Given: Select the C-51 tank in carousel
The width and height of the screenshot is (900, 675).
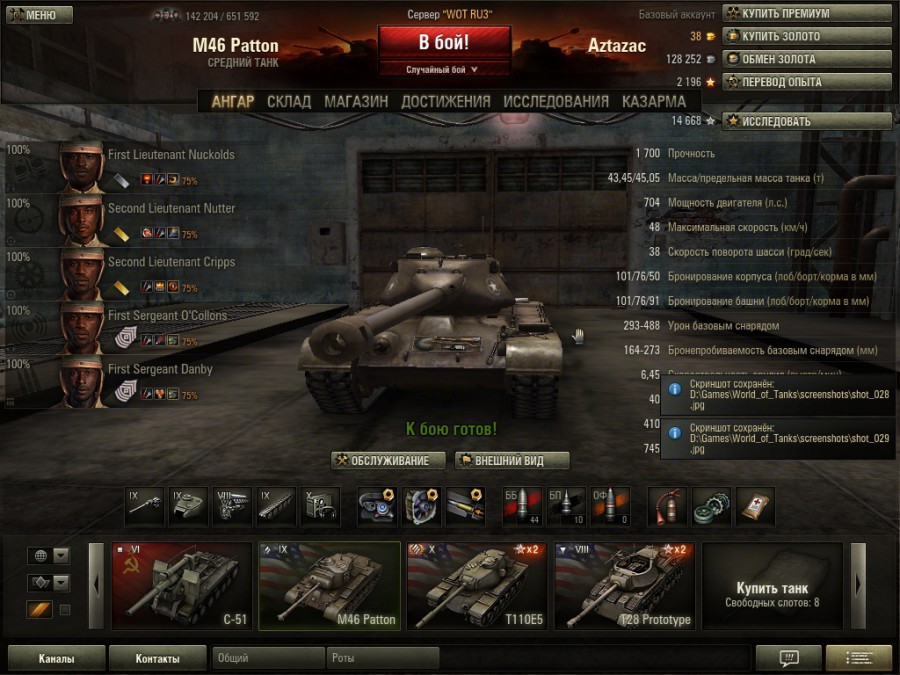Looking at the screenshot, I should tap(180, 586).
